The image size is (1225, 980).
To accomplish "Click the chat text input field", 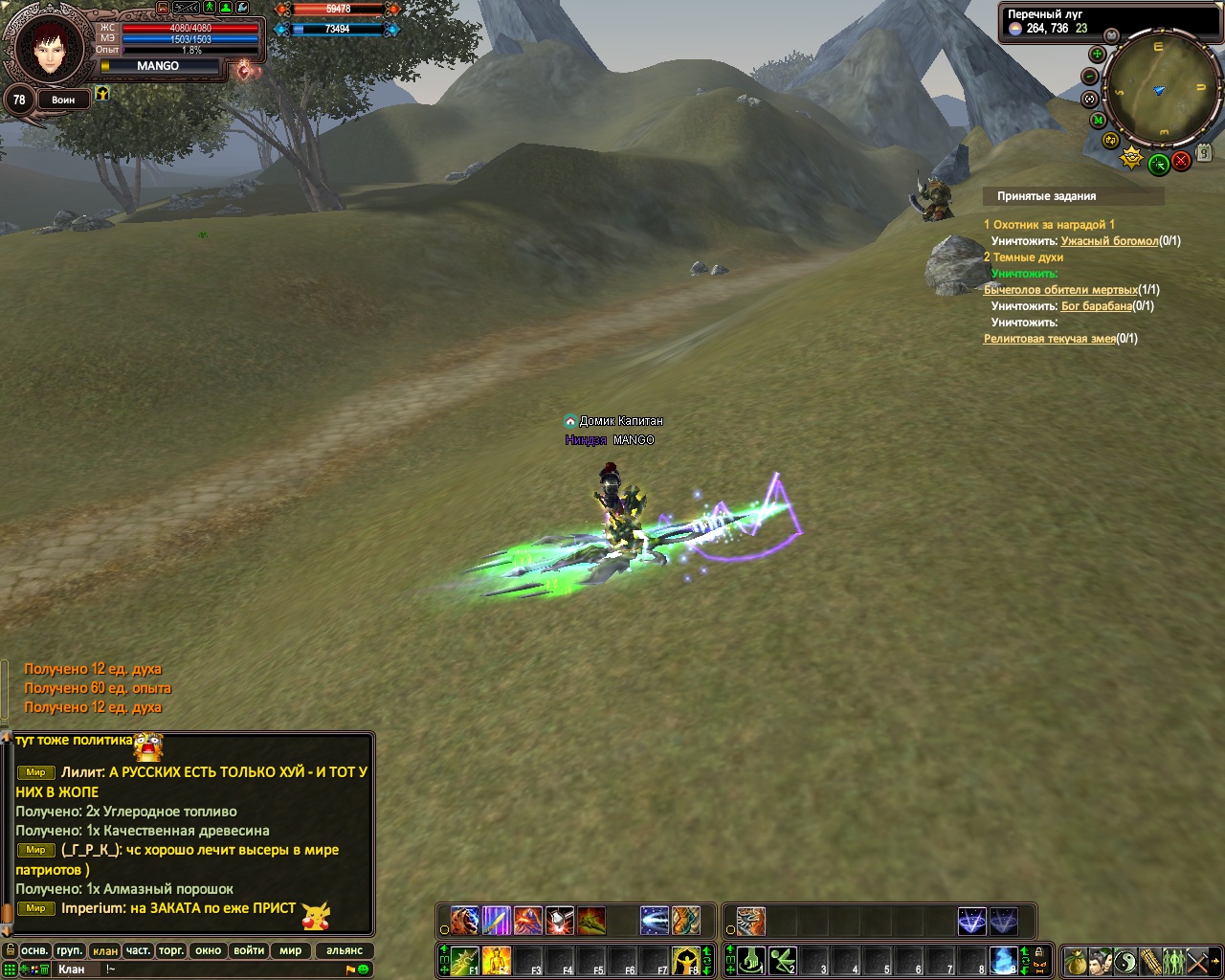I will pos(230,969).
